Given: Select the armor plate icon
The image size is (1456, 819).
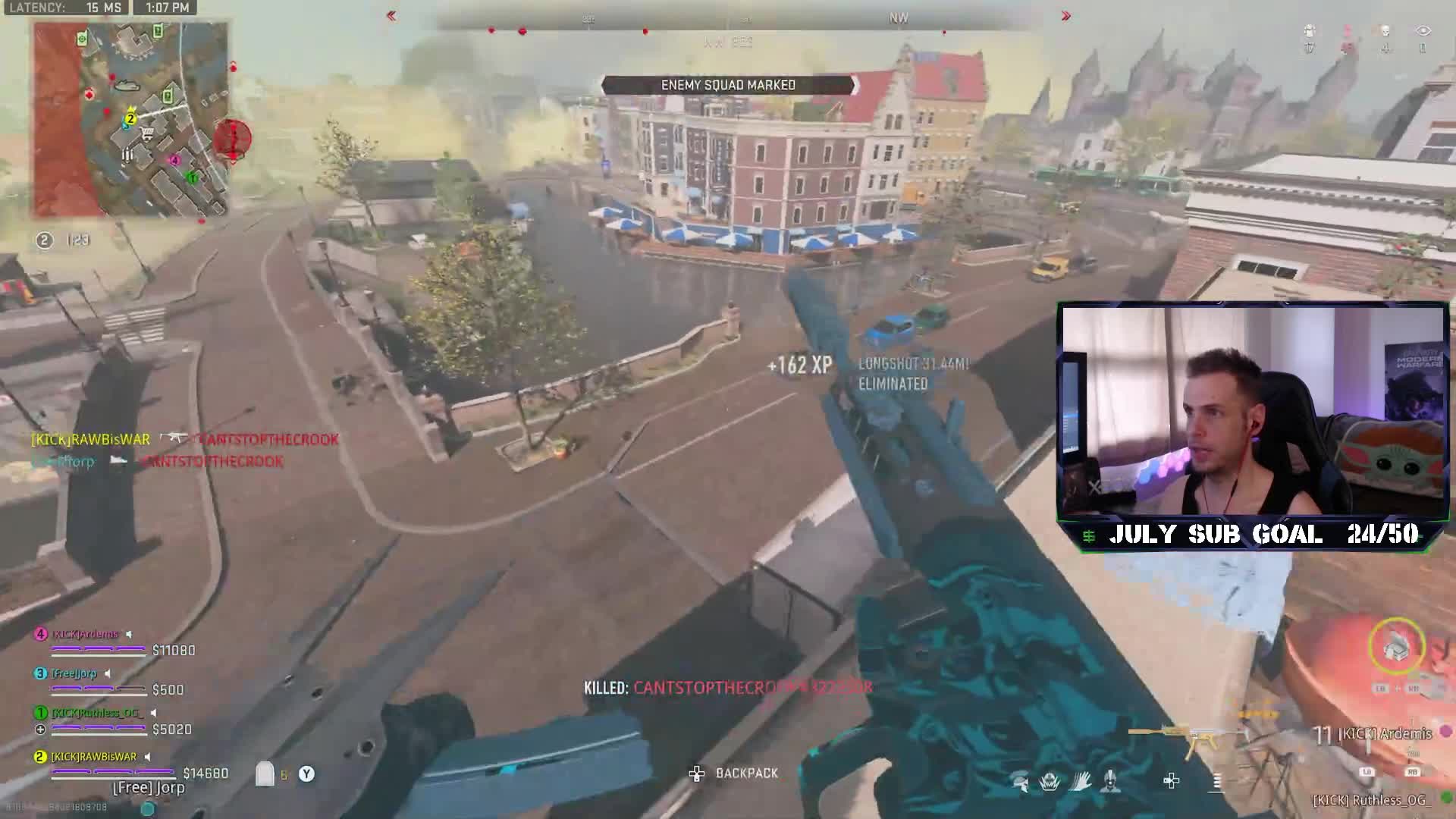Looking at the screenshot, I should click(265, 773).
